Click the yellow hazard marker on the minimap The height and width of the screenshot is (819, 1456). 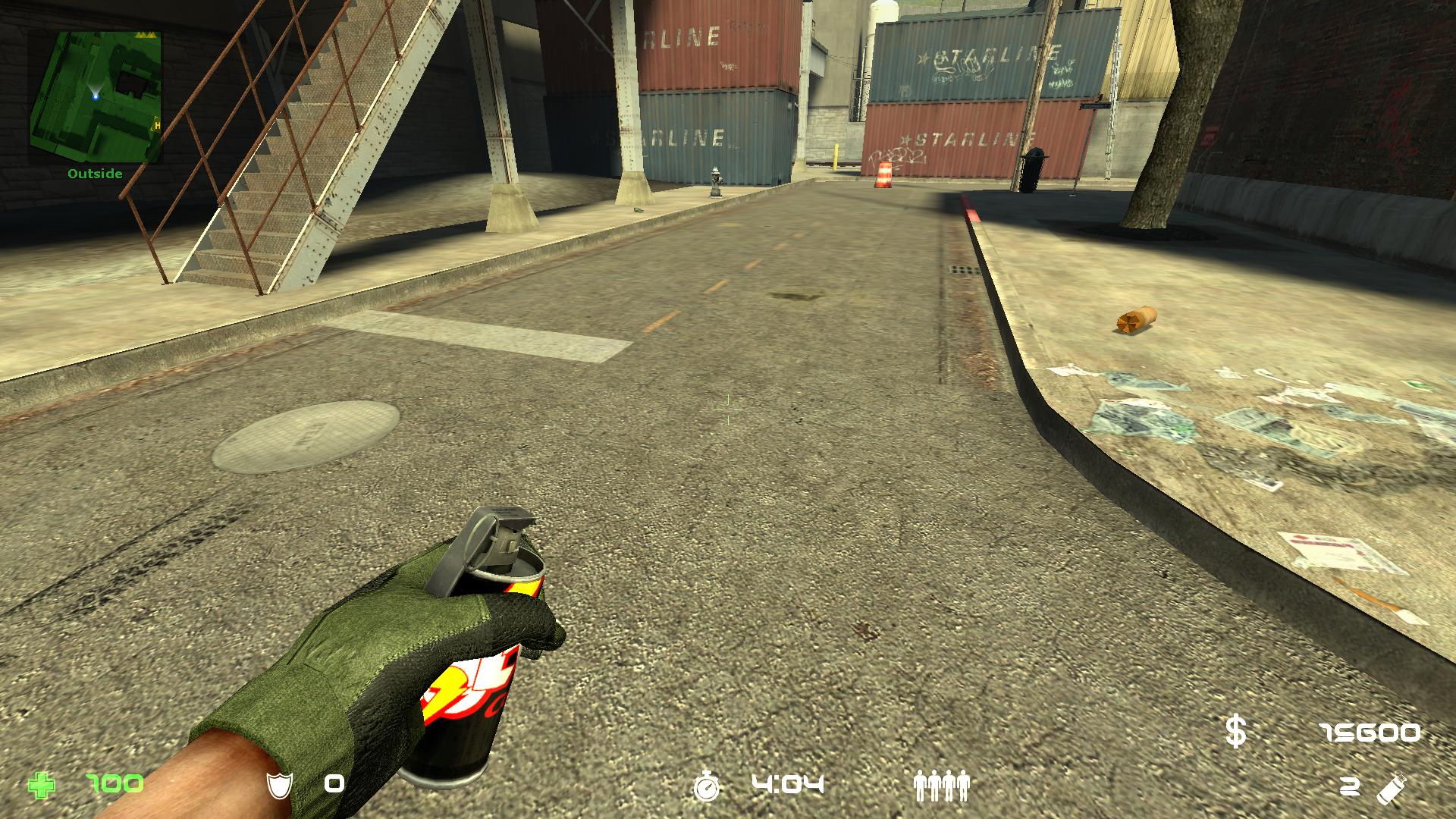click(145, 34)
